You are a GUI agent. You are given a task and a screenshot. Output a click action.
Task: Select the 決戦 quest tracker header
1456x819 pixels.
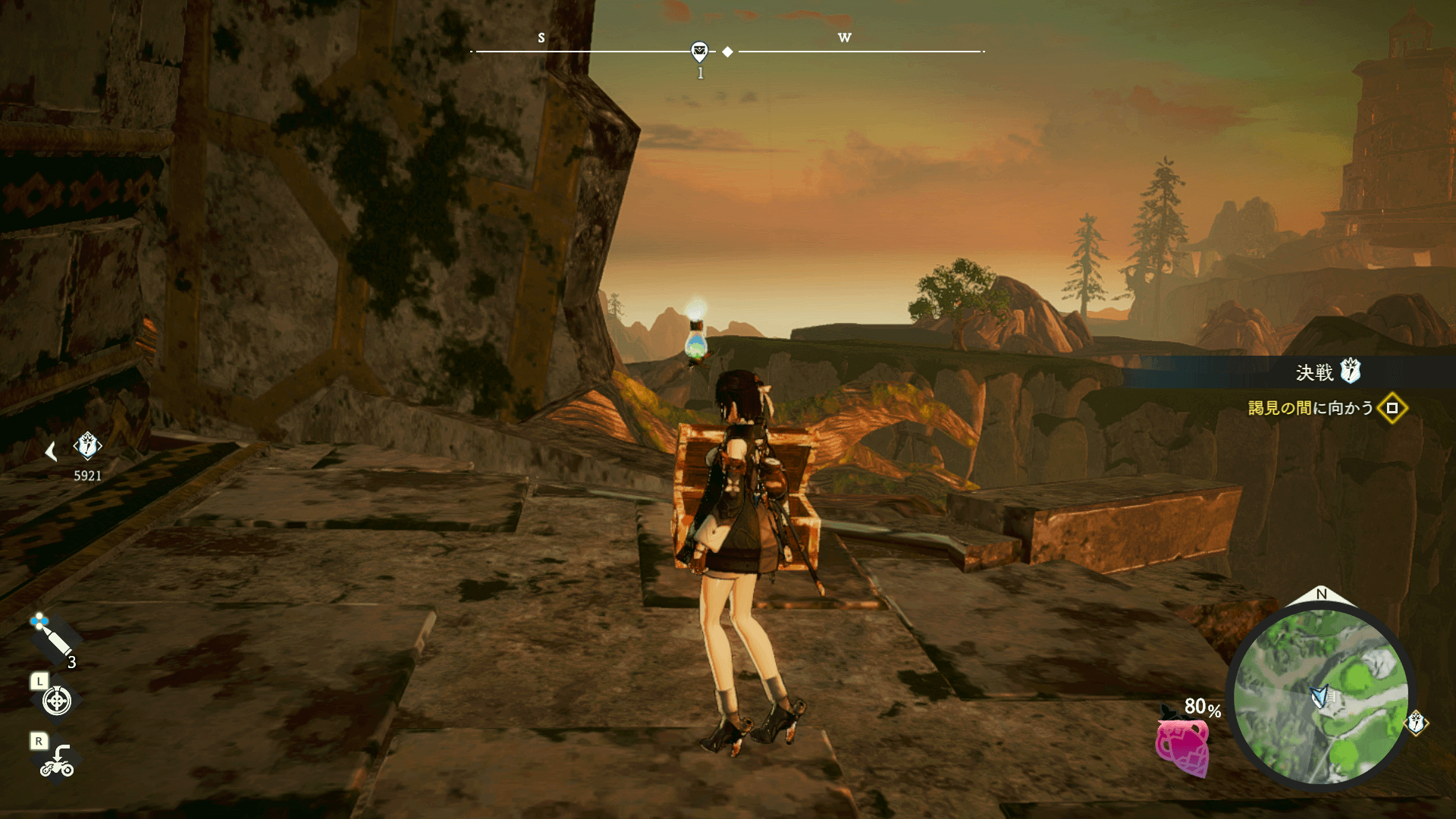coord(1327,372)
